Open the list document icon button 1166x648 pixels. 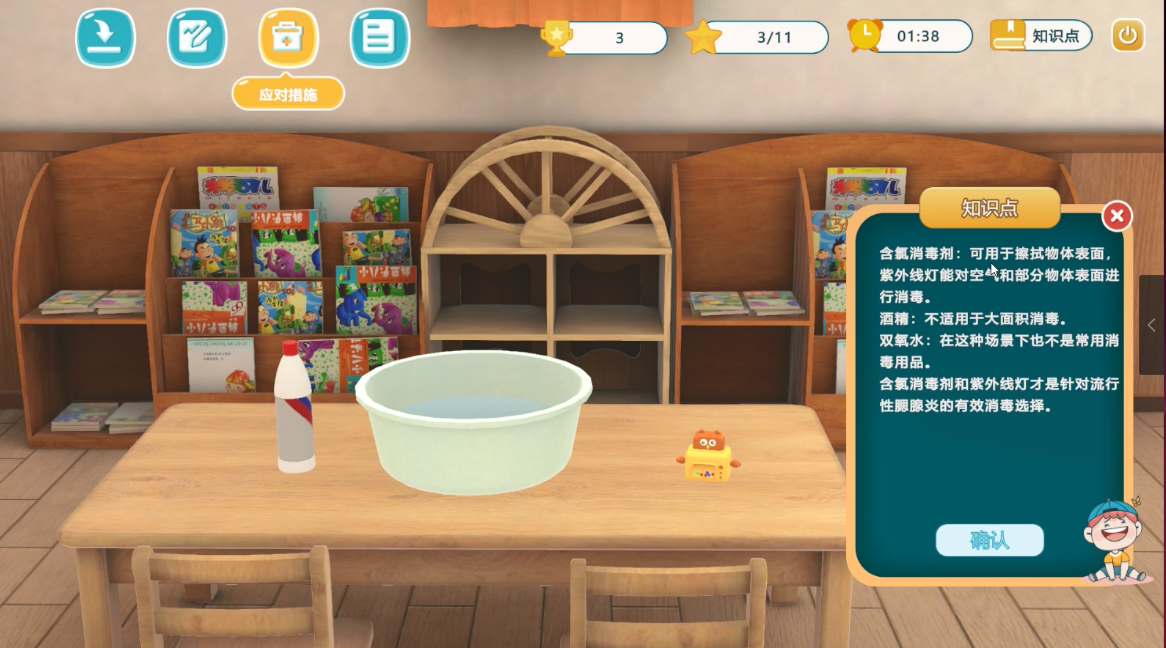[379, 38]
